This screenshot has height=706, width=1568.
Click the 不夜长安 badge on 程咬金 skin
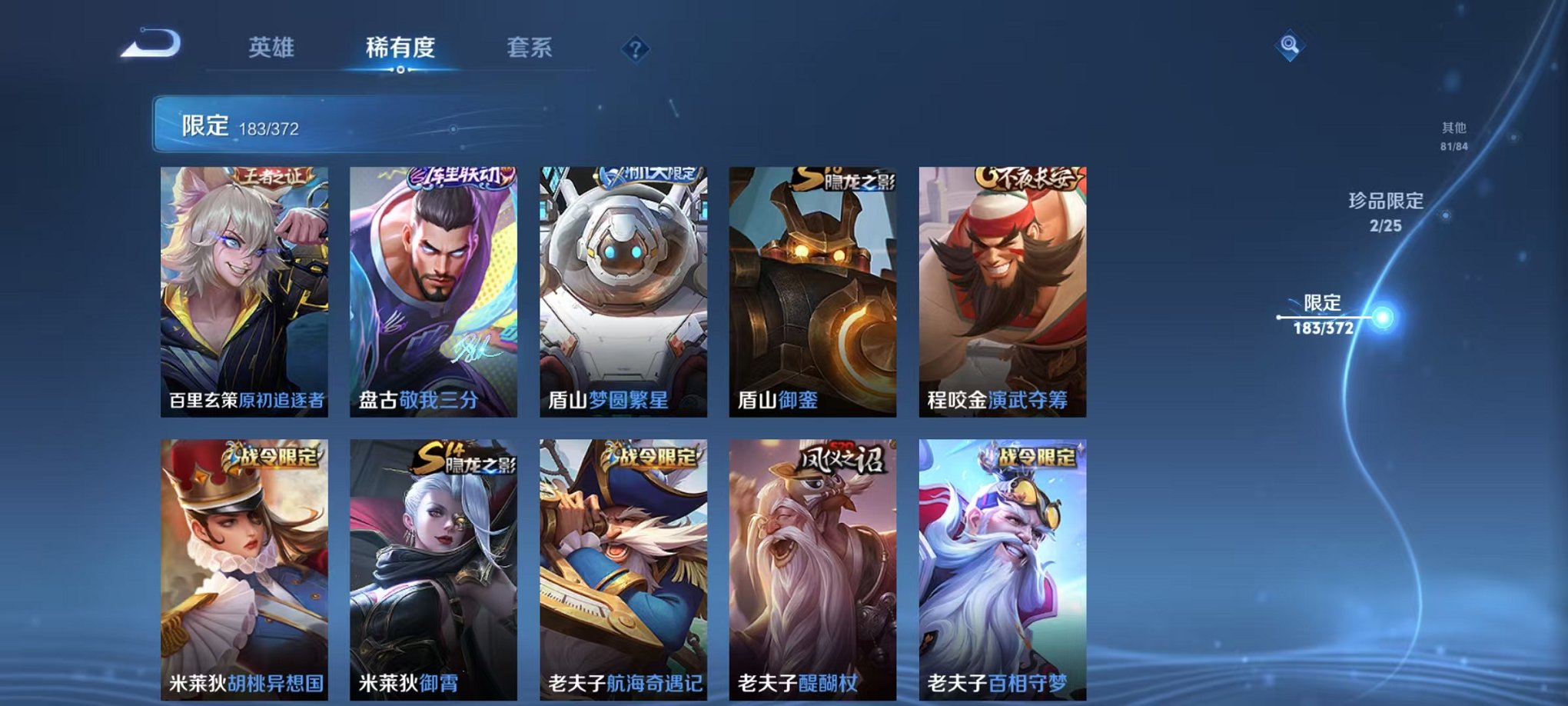click(x=1028, y=178)
